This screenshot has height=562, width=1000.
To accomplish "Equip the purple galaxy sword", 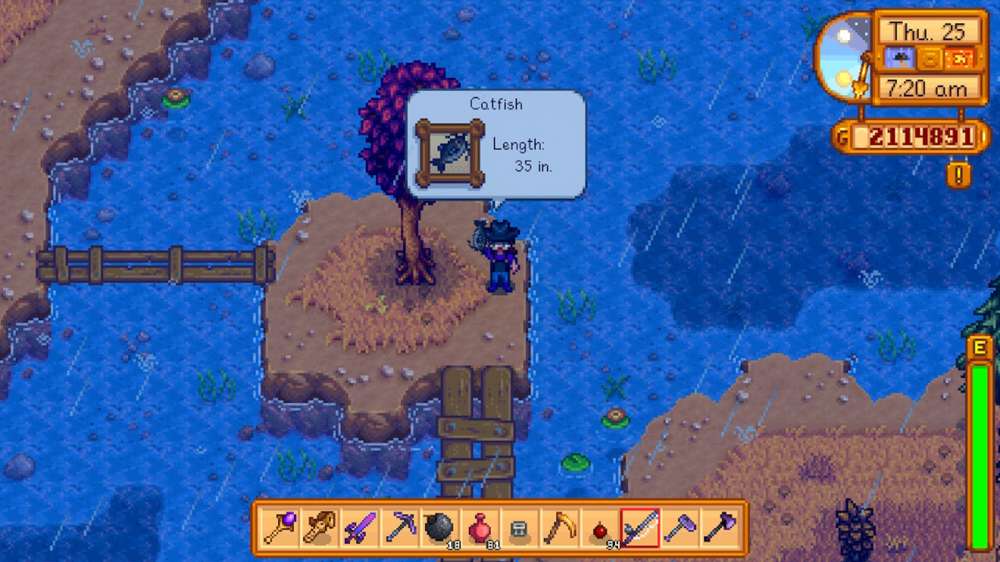I will tap(359, 527).
